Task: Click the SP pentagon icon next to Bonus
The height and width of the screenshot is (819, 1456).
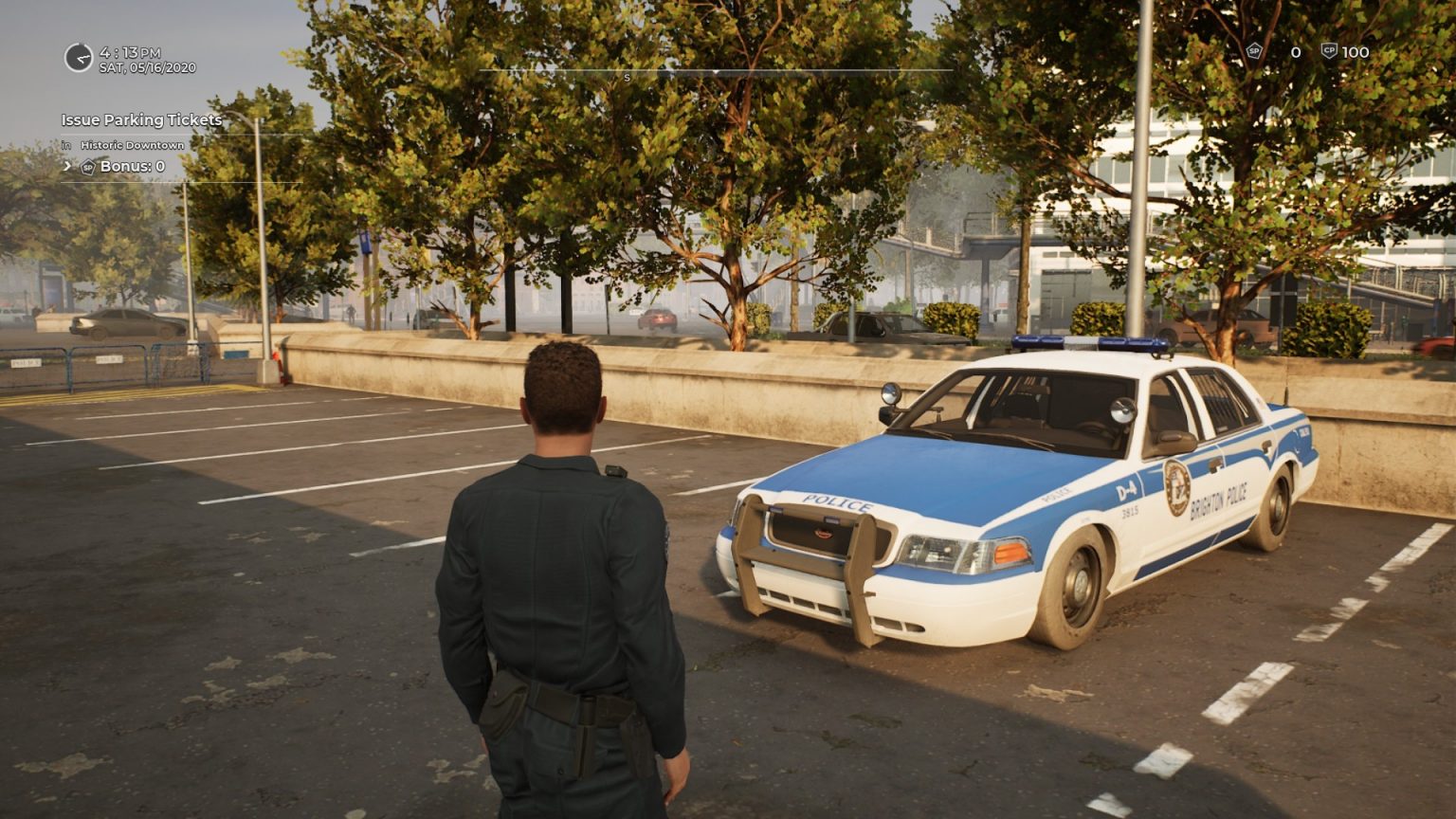Action: (86, 165)
